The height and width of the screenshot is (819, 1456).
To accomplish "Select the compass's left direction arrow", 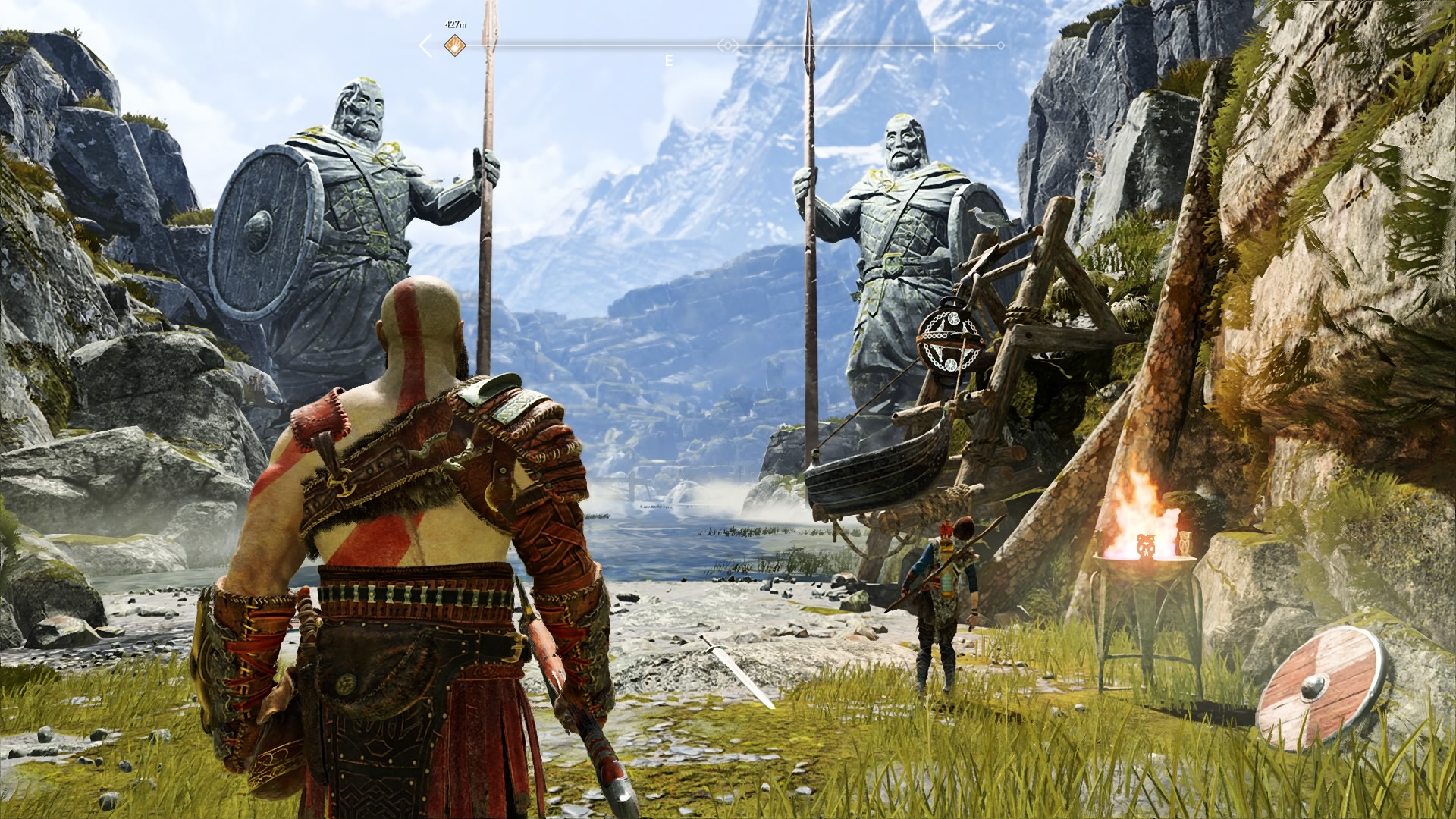I will [x=426, y=45].
